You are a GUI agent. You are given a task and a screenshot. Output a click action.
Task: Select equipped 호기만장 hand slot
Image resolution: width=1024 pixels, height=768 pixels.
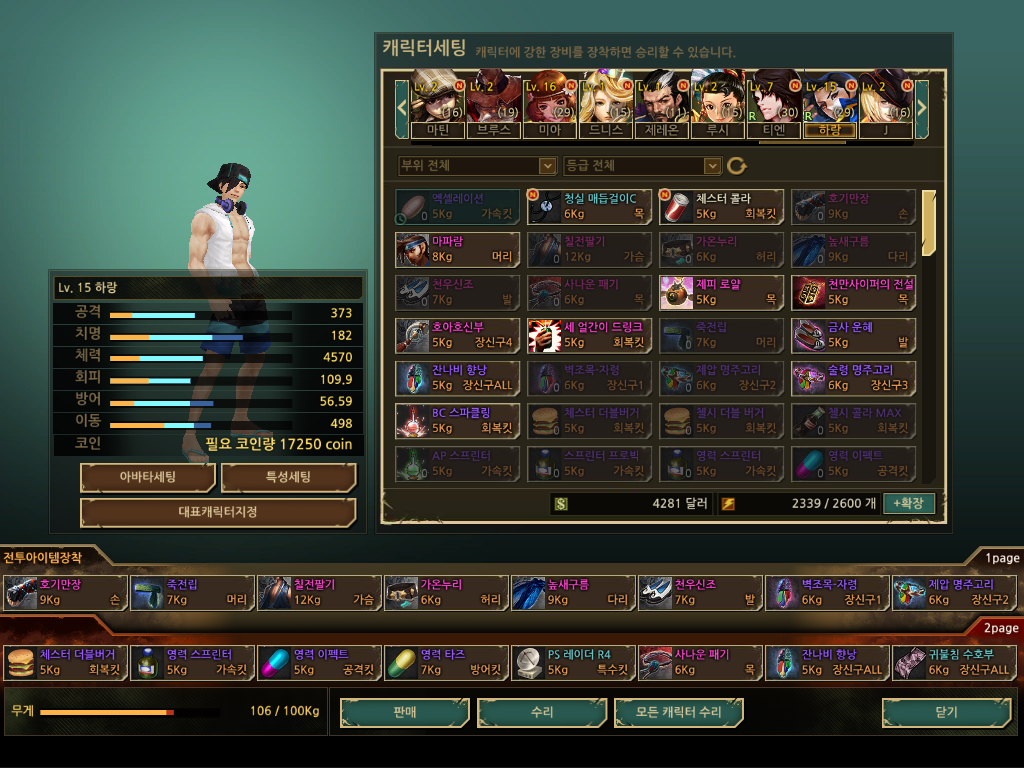tap(65, 592)
